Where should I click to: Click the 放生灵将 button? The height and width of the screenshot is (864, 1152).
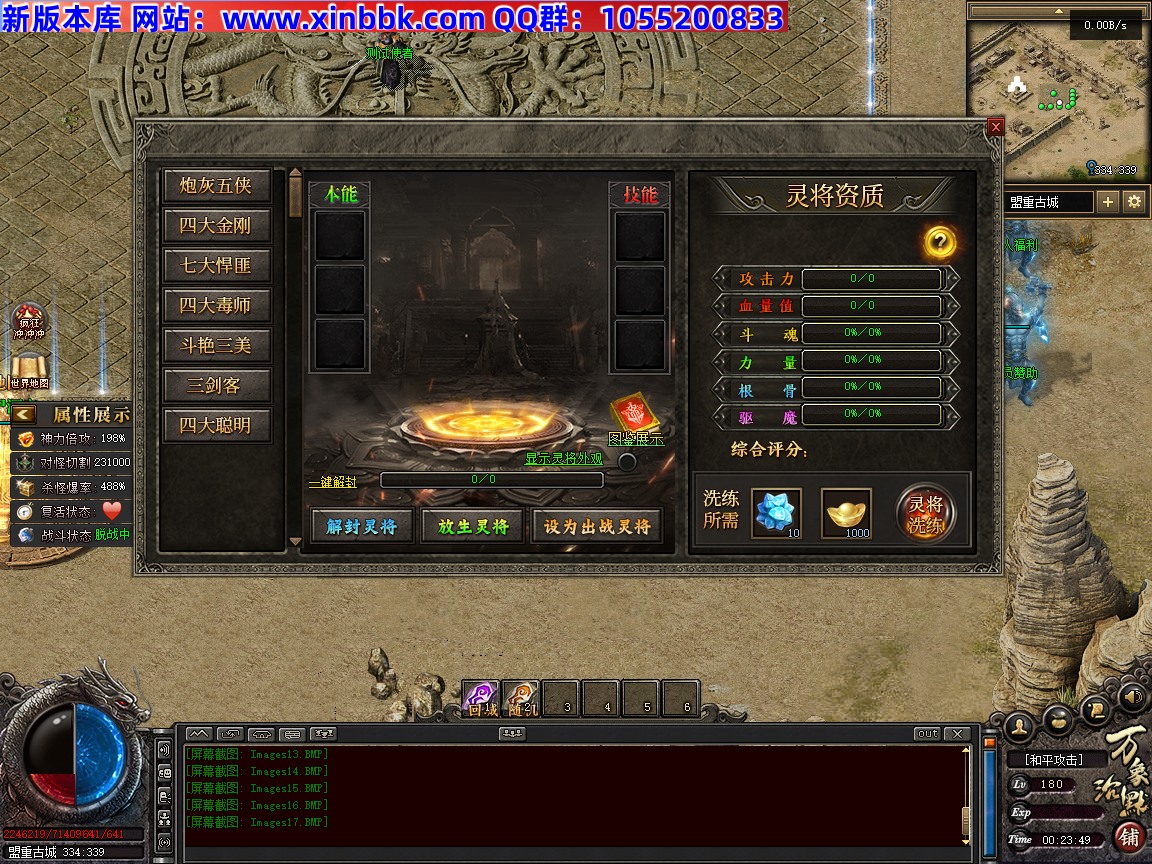[x=473, y=526]
